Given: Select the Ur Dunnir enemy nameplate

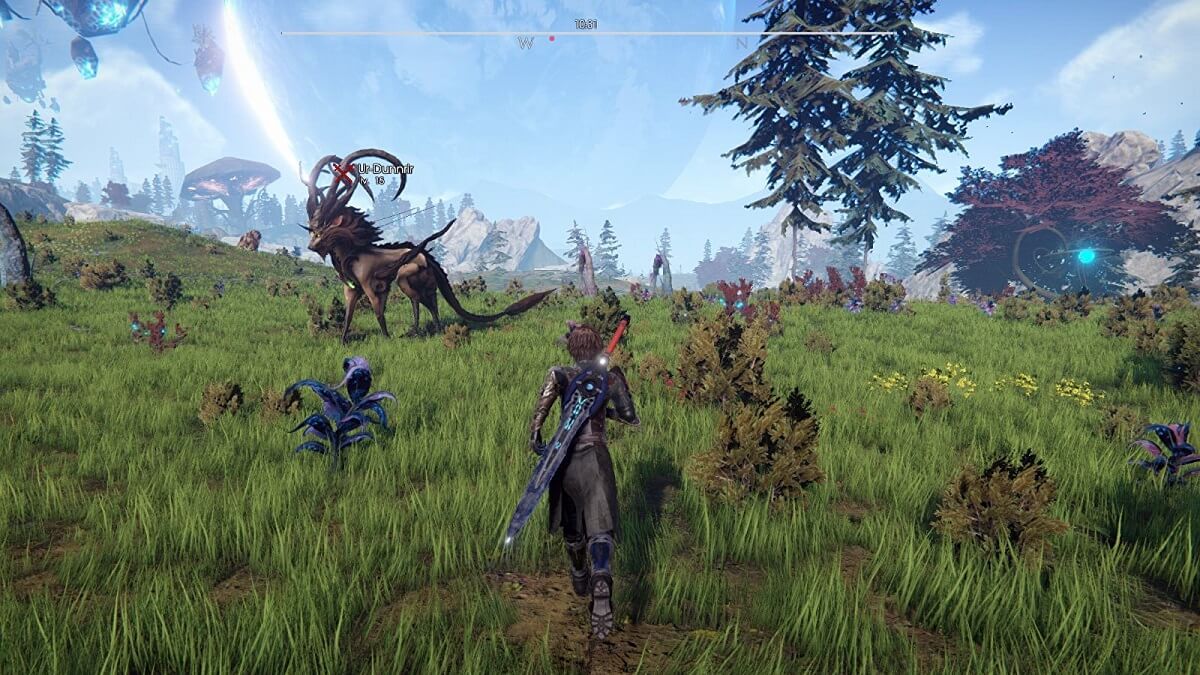Looking at the screenshot, I should tap(384, 171).
